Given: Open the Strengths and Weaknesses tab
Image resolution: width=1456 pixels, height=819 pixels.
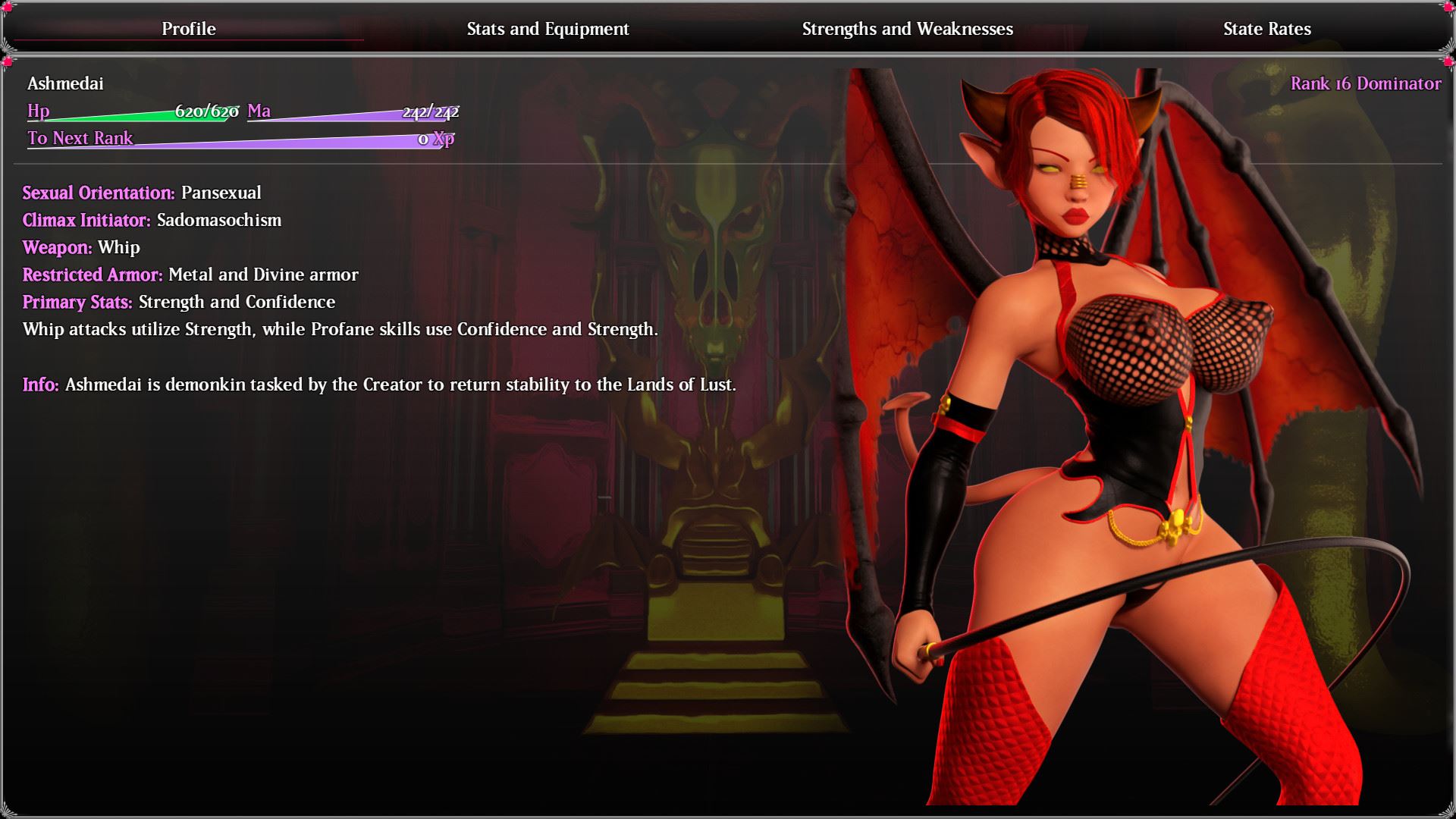Looking at the screenshot, I should [x=907, y=29].
